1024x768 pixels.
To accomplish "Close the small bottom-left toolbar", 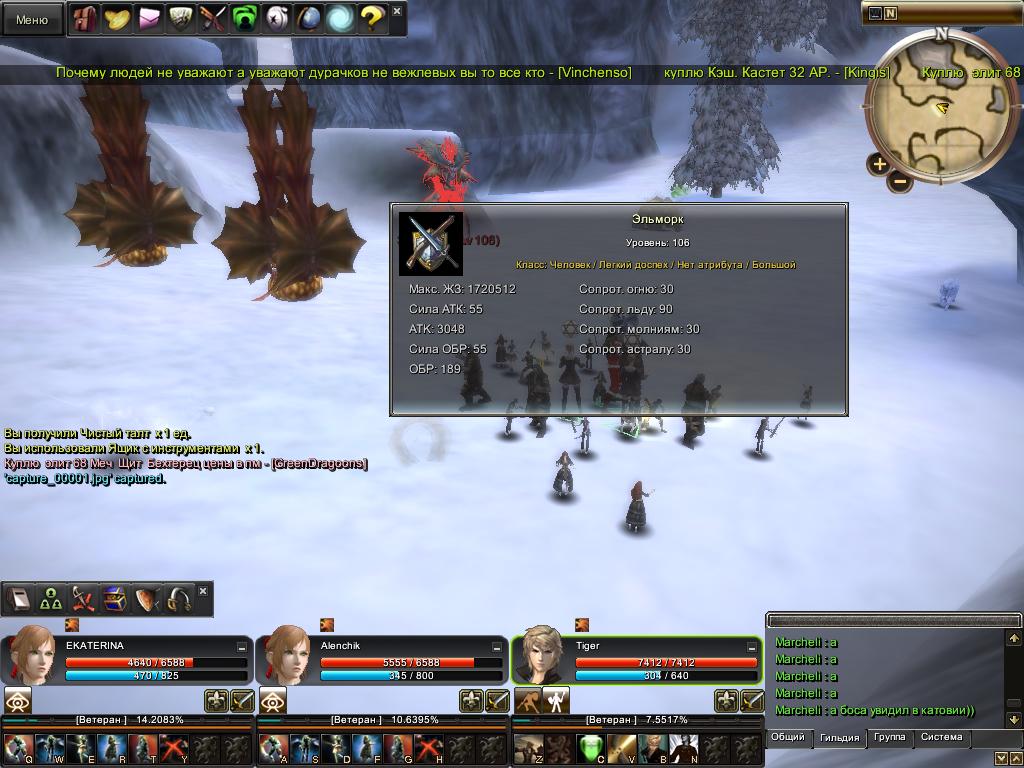I will coord(203,591).
